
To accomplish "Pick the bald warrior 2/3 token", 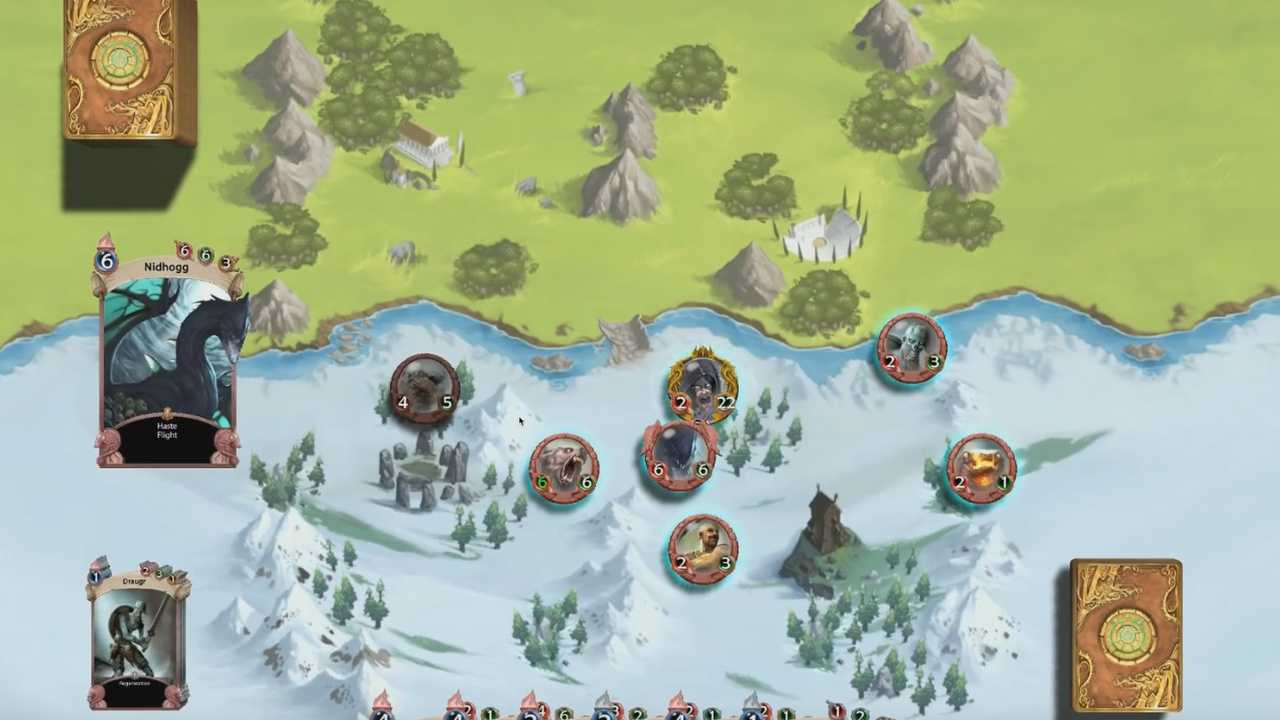I will [x=703, y=549].
